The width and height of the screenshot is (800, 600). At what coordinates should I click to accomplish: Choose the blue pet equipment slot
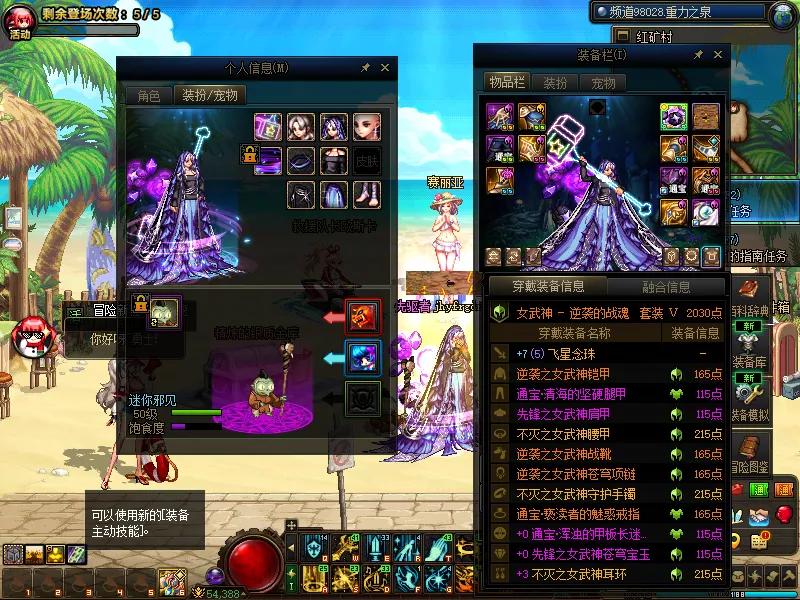[362, 357]
